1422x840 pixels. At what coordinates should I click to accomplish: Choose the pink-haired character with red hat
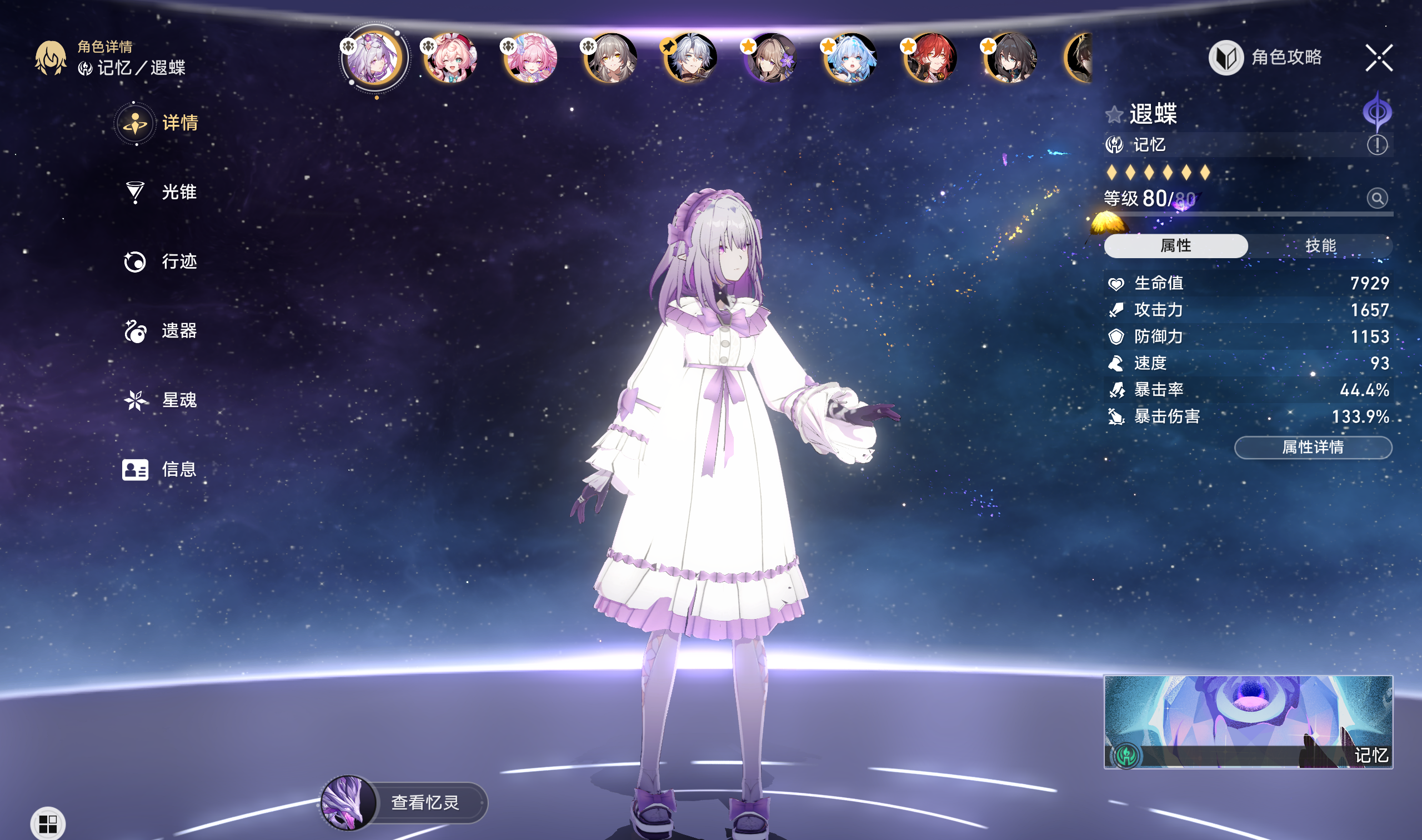[452, 58]
